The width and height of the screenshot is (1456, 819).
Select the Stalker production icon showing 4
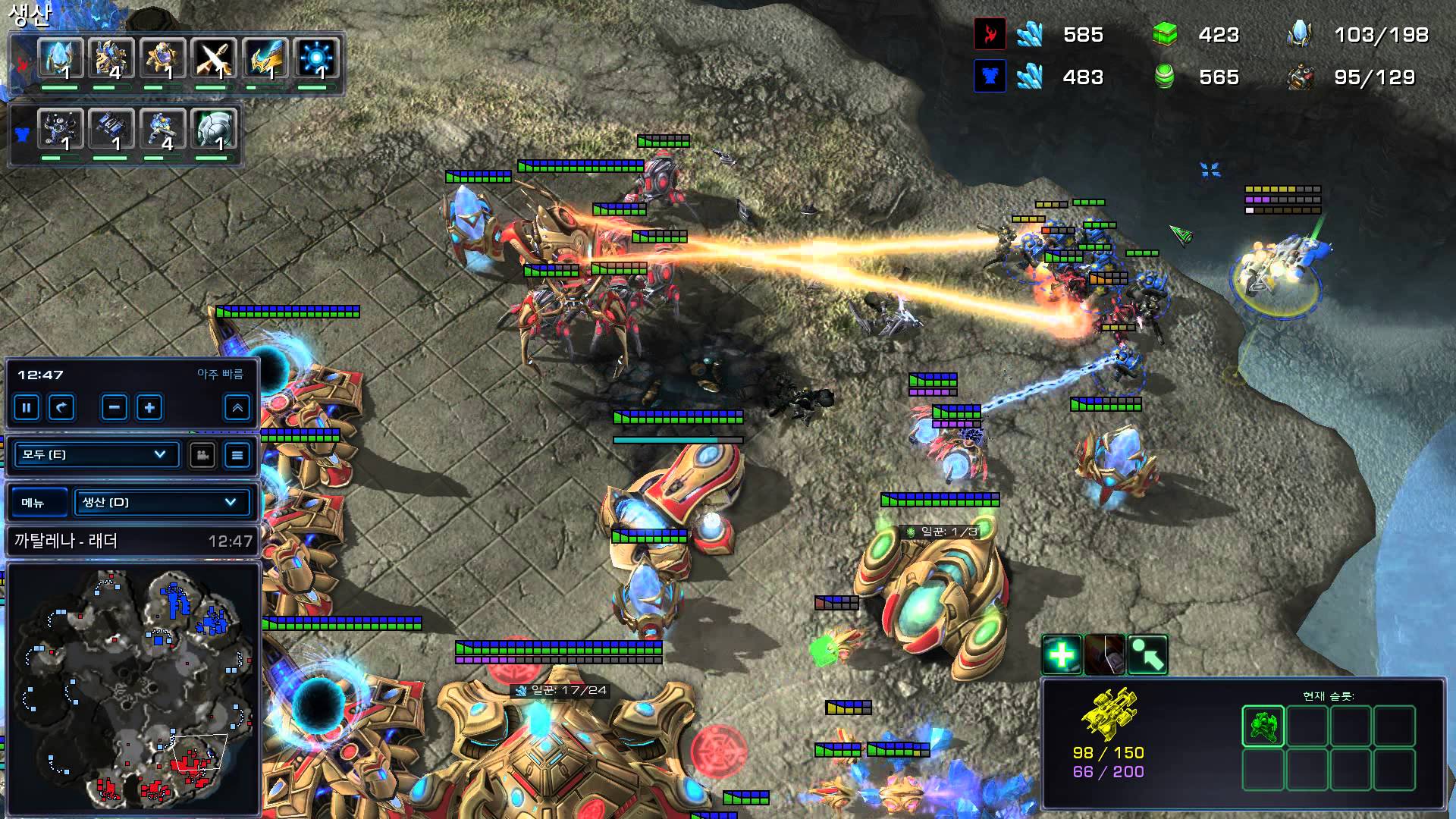[111, 59]
